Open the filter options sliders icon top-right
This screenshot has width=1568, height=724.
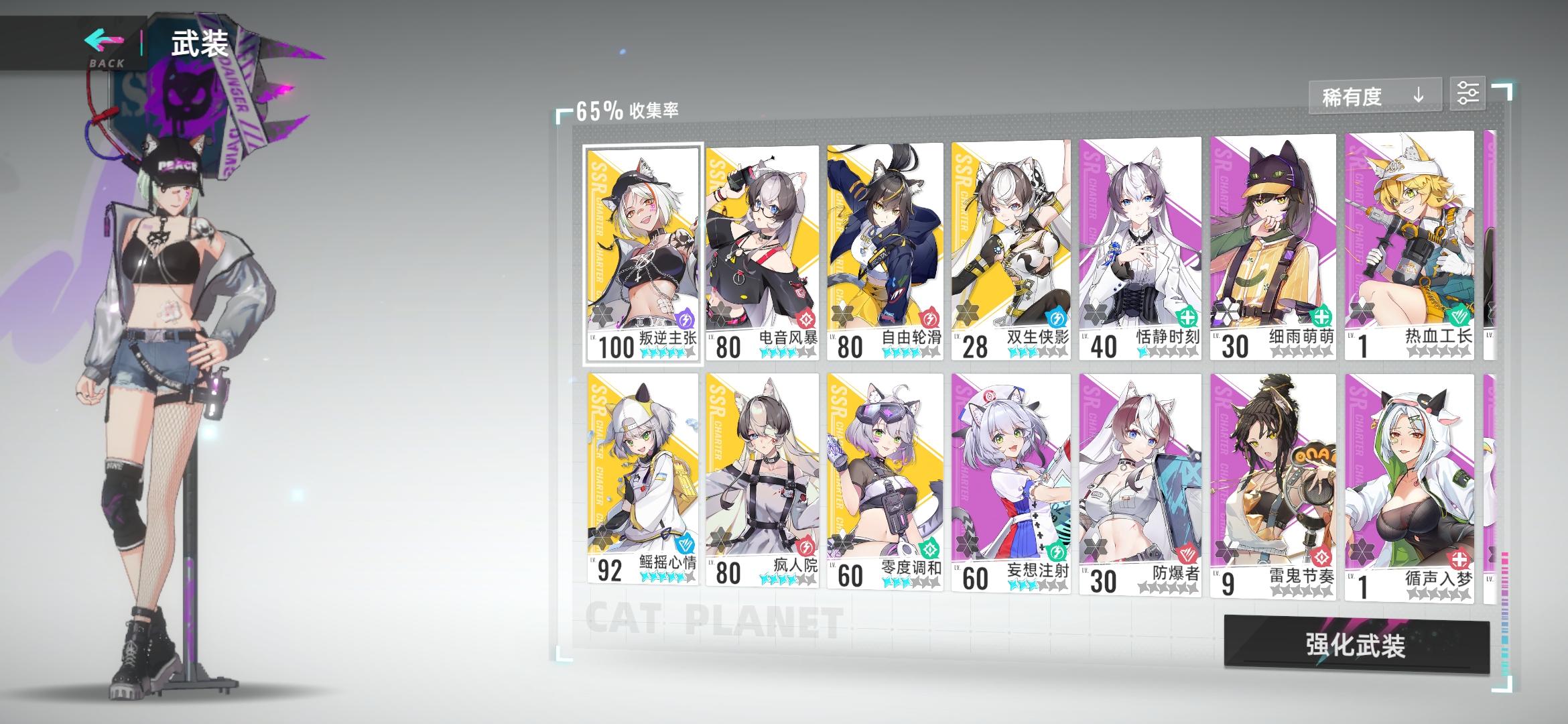1468,94
